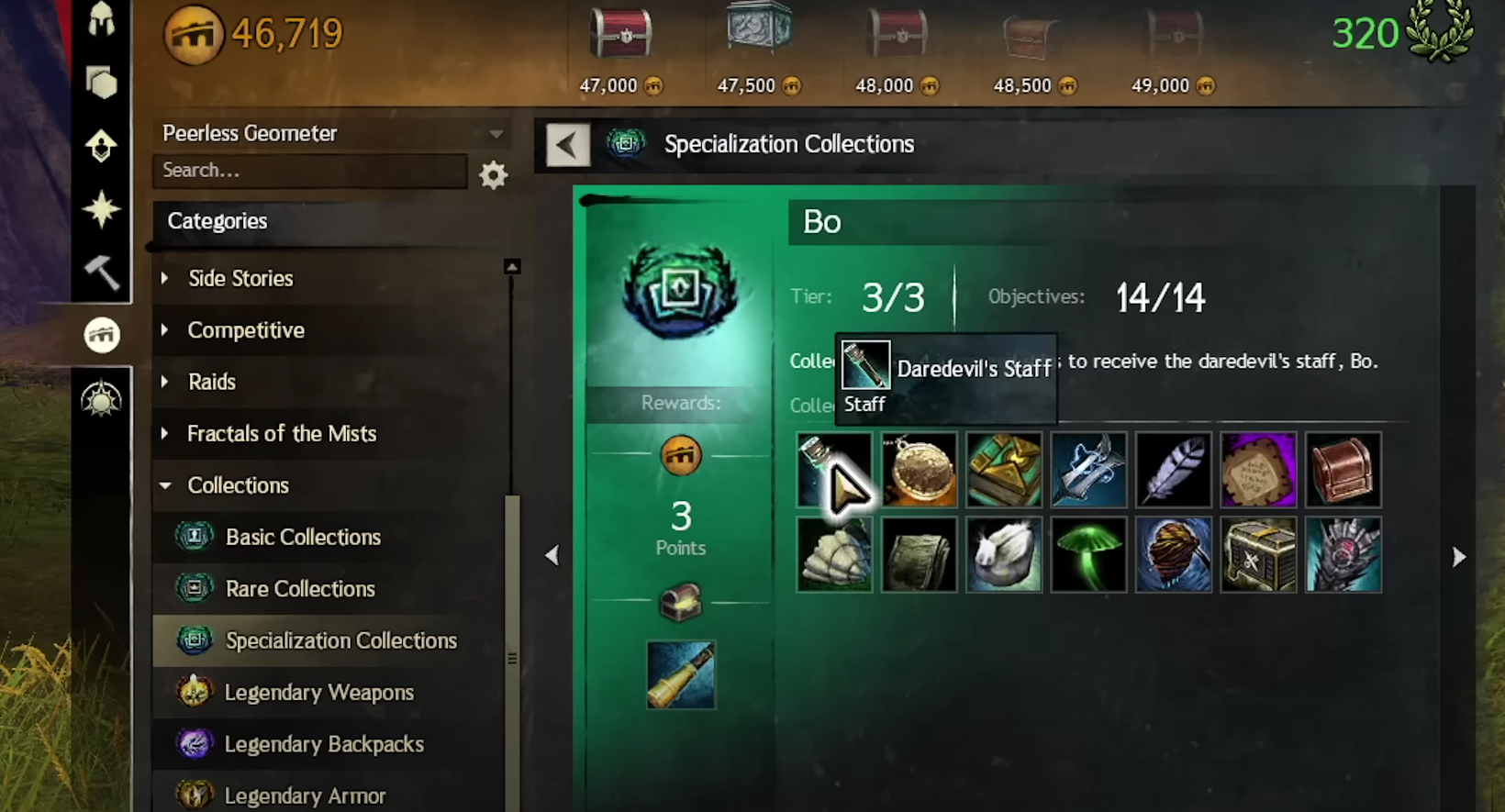This screenshot has height=812, width=1505.
Task: Show the next collection with right arrow
Action: 1459,557
